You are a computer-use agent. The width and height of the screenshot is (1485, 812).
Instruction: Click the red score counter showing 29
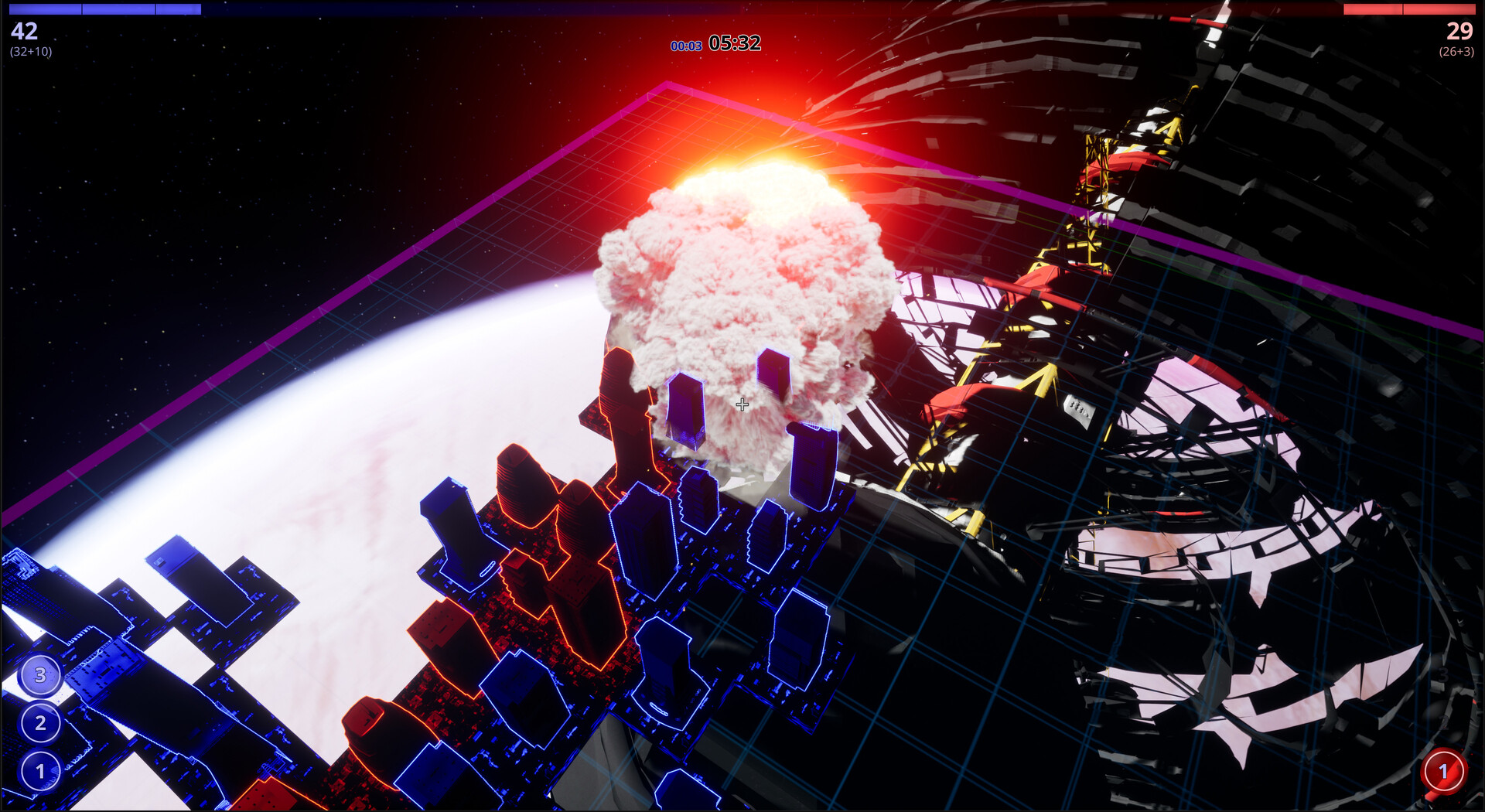tap(1458, 32)
